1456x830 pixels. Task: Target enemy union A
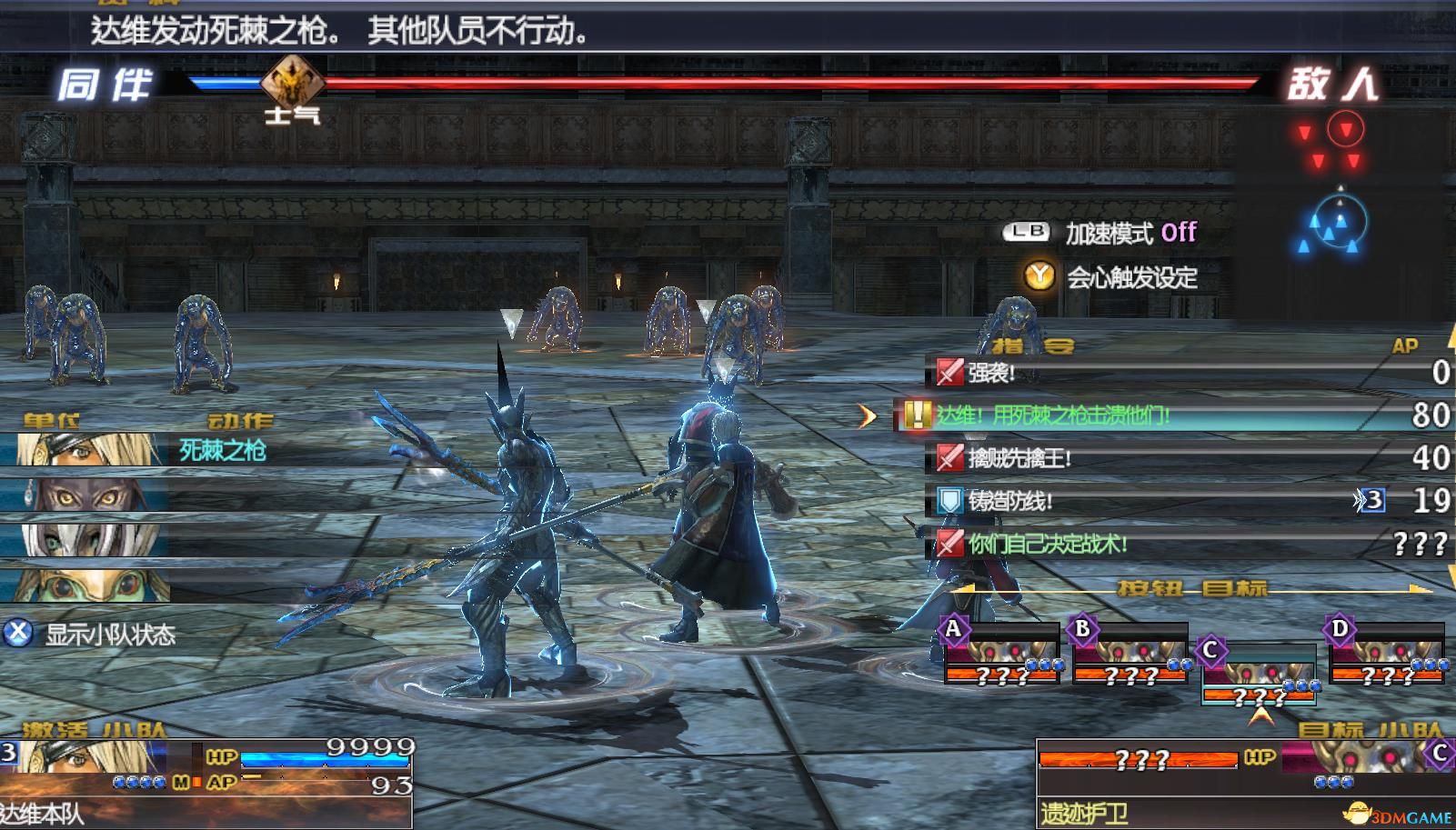1001,655
